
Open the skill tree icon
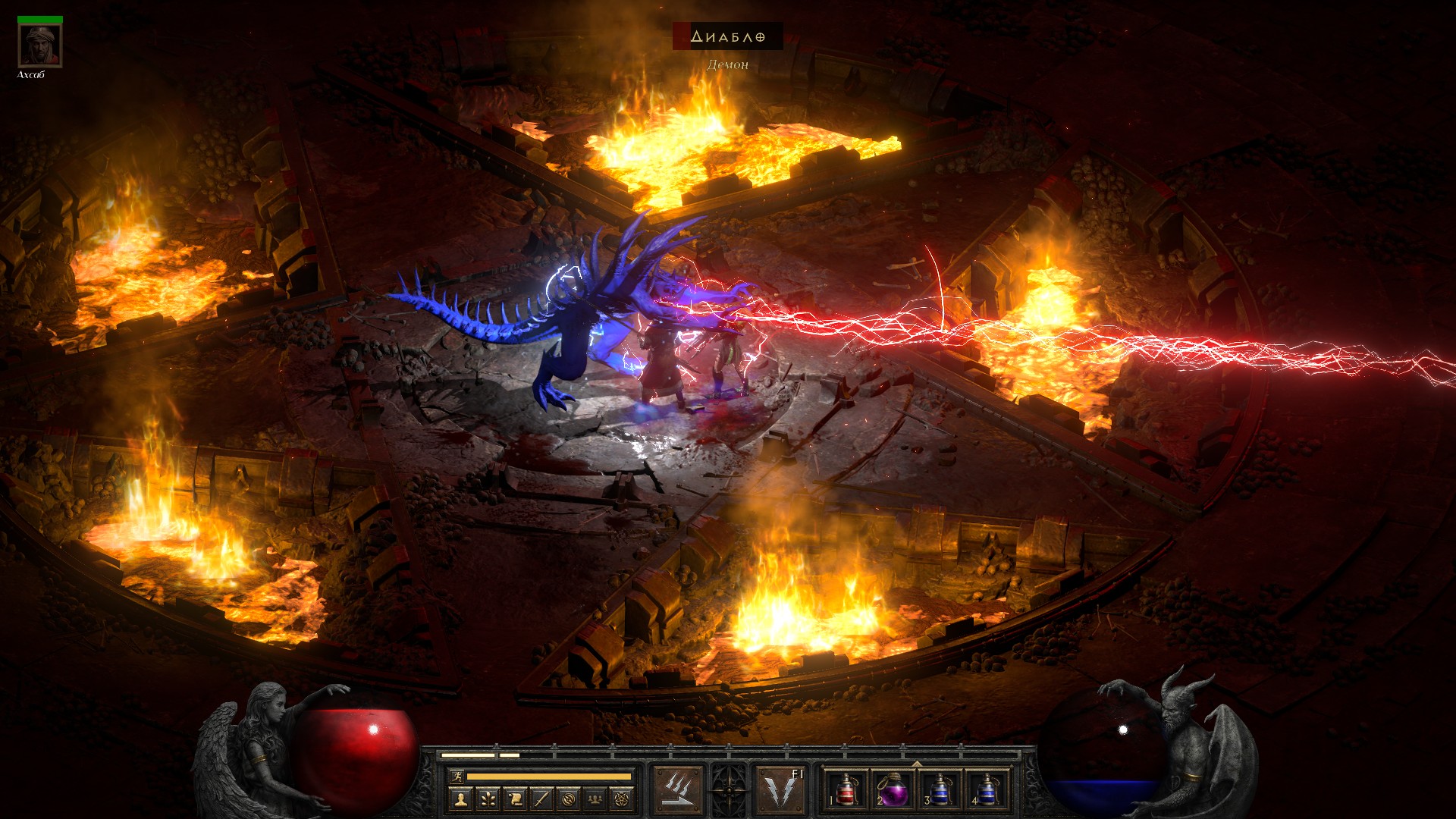(x=488, y=799)
